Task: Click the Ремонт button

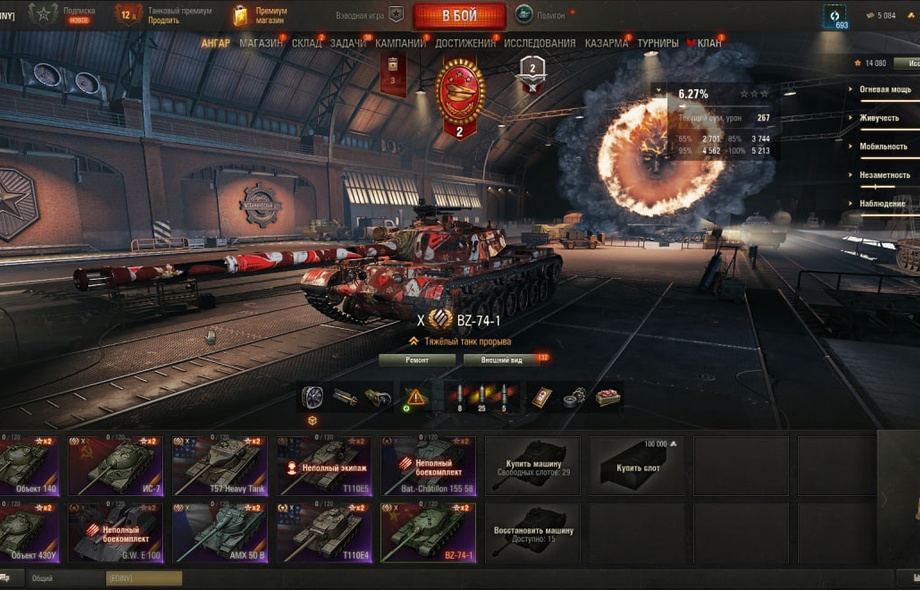Action: tap(417, 360)
